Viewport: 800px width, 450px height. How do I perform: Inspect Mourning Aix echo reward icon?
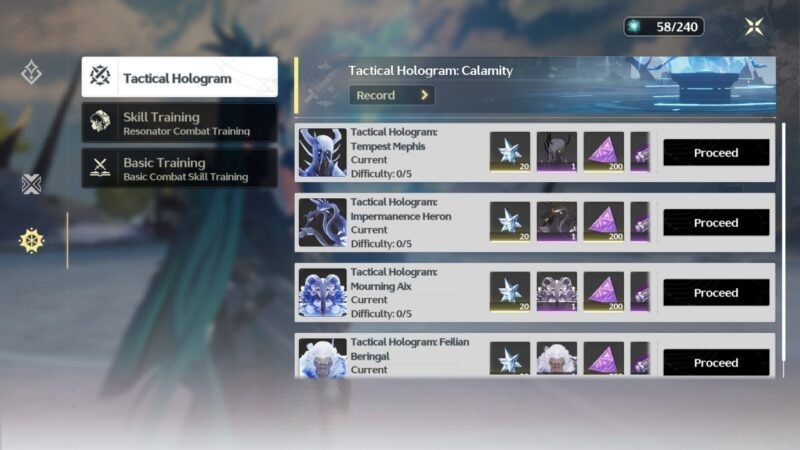tap(557, 293)
